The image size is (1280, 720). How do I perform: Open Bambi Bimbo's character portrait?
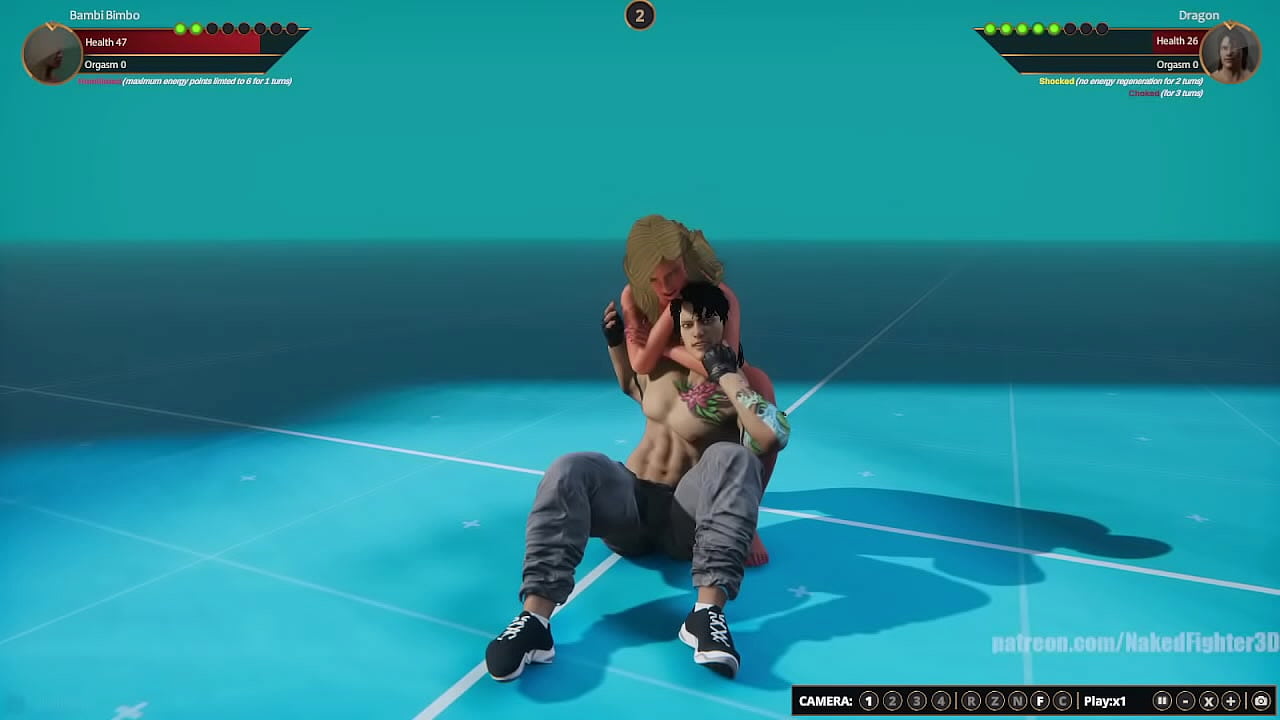point(50,55)
